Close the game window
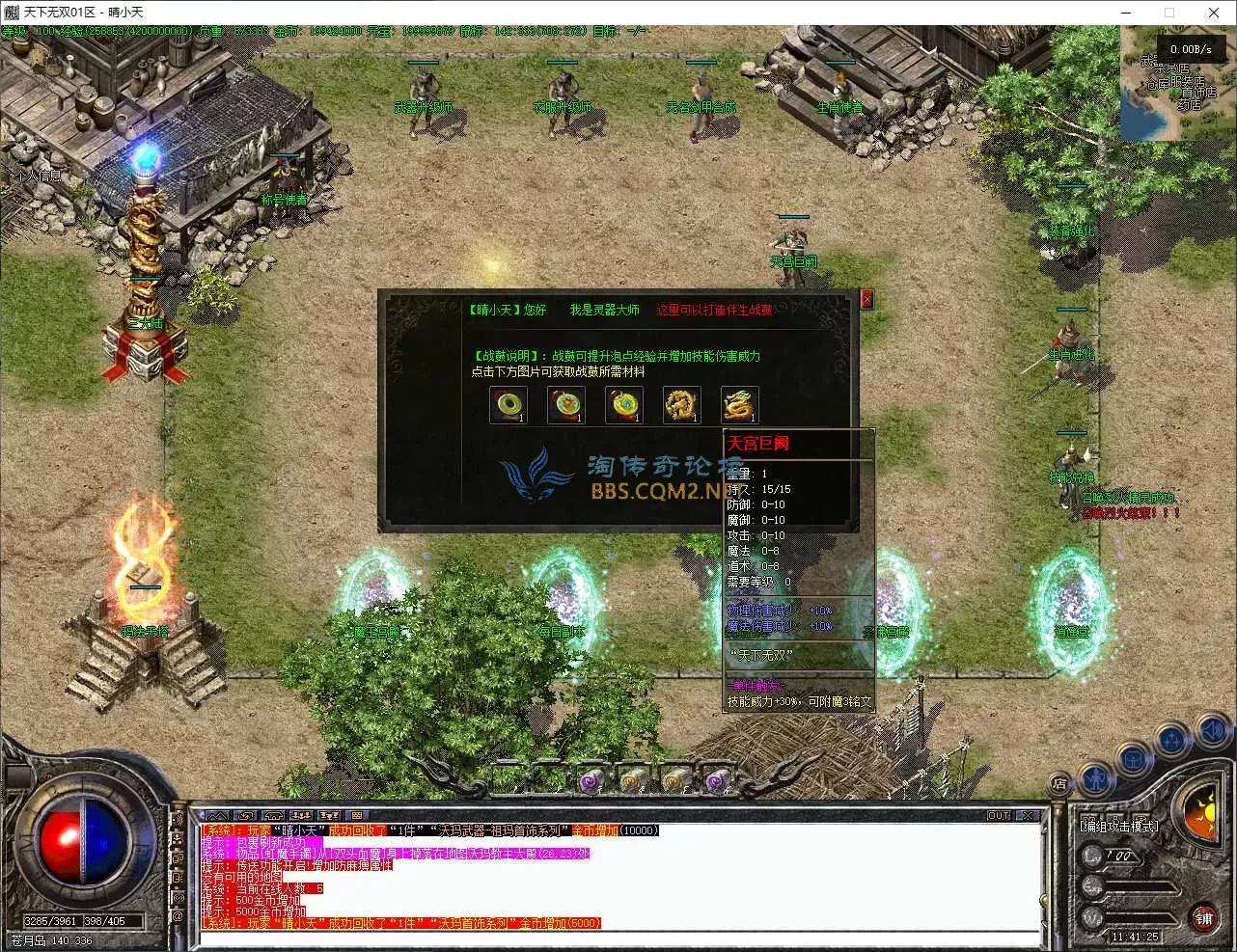This screenshot has width=1237, height=952. pyautogui.click(x=1214, y=13)
